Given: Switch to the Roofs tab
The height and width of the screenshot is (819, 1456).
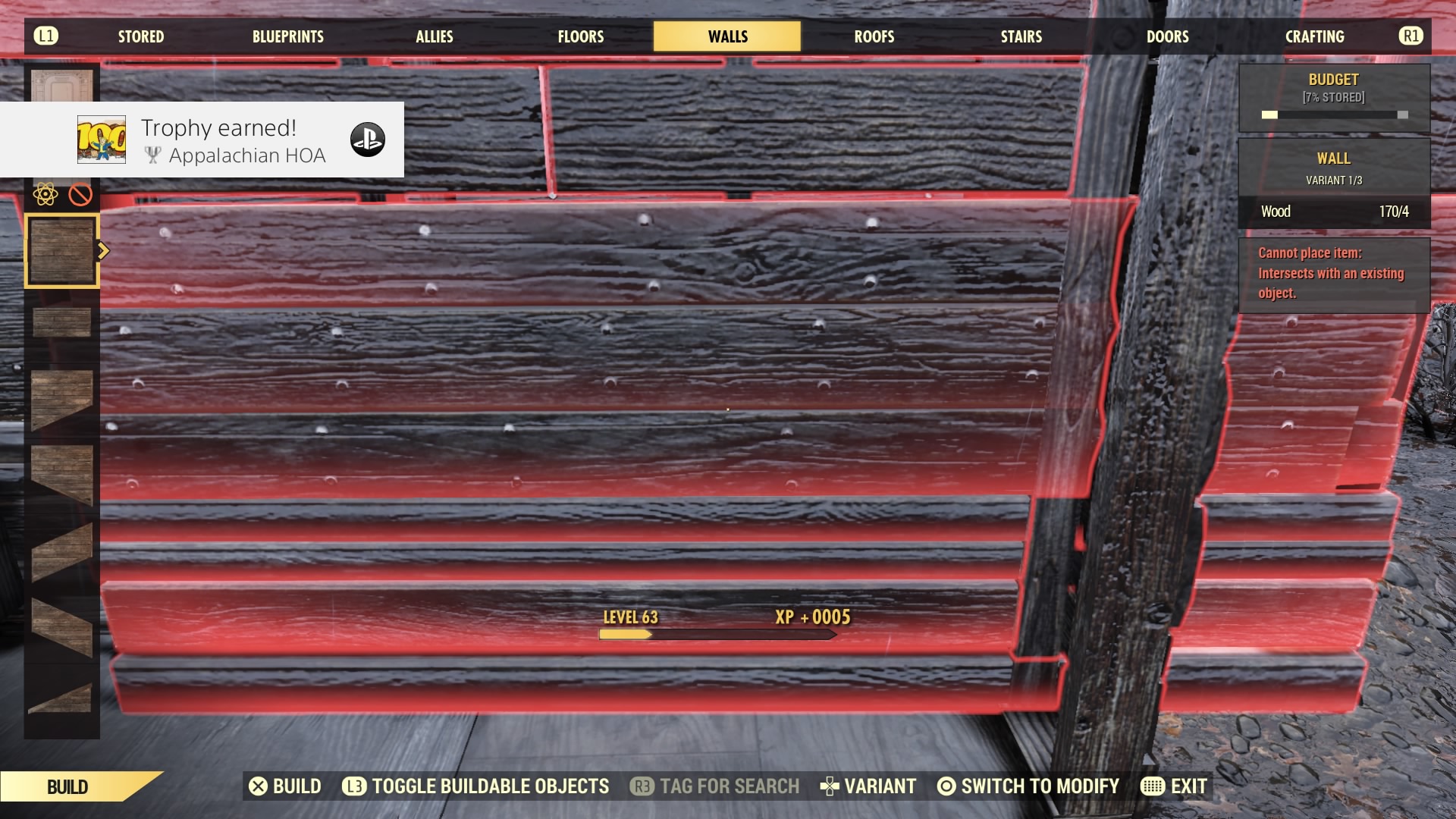Looking at the screenshot, I should 874,36.
